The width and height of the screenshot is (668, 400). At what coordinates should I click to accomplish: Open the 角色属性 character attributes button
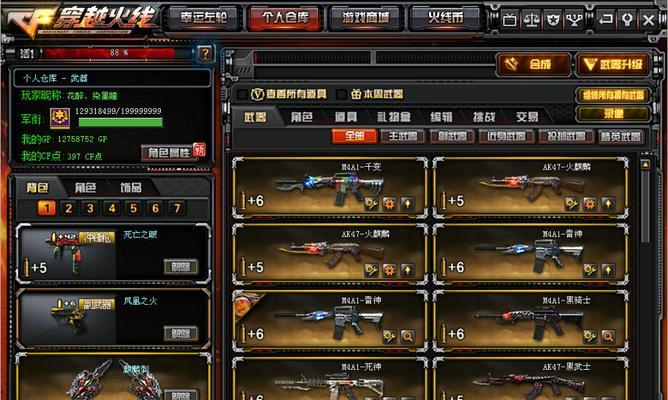click(x=168, y=152)
